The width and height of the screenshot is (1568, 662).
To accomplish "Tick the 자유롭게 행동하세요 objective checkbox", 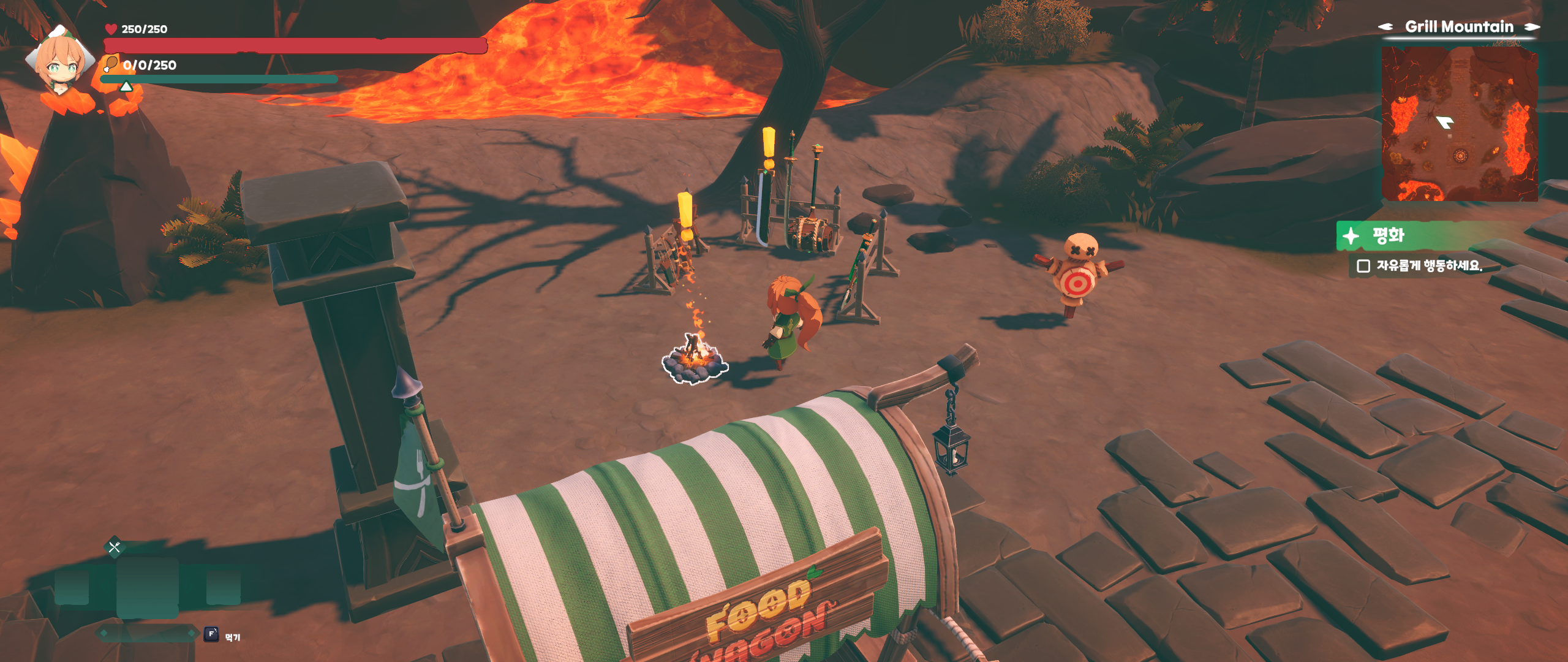I will pos(1363,266).
